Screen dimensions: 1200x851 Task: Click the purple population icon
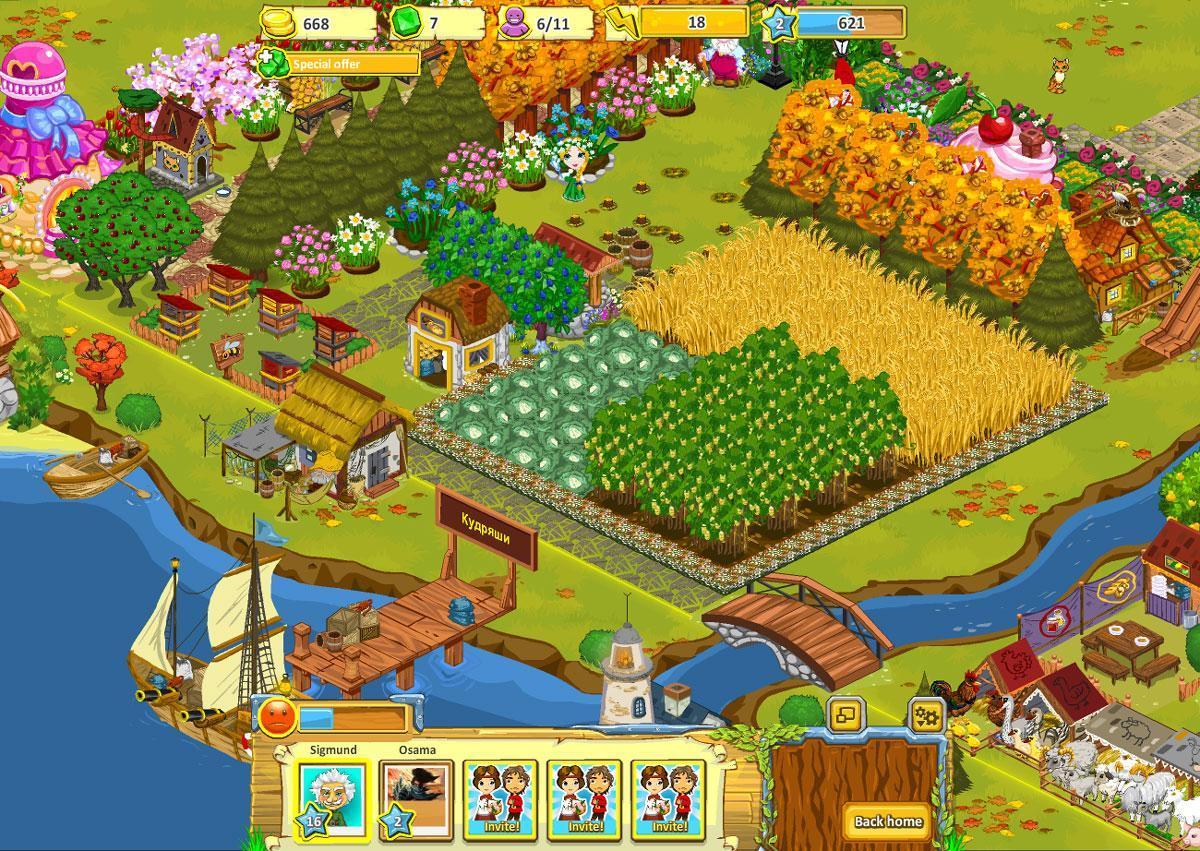[x=516, y=23]
